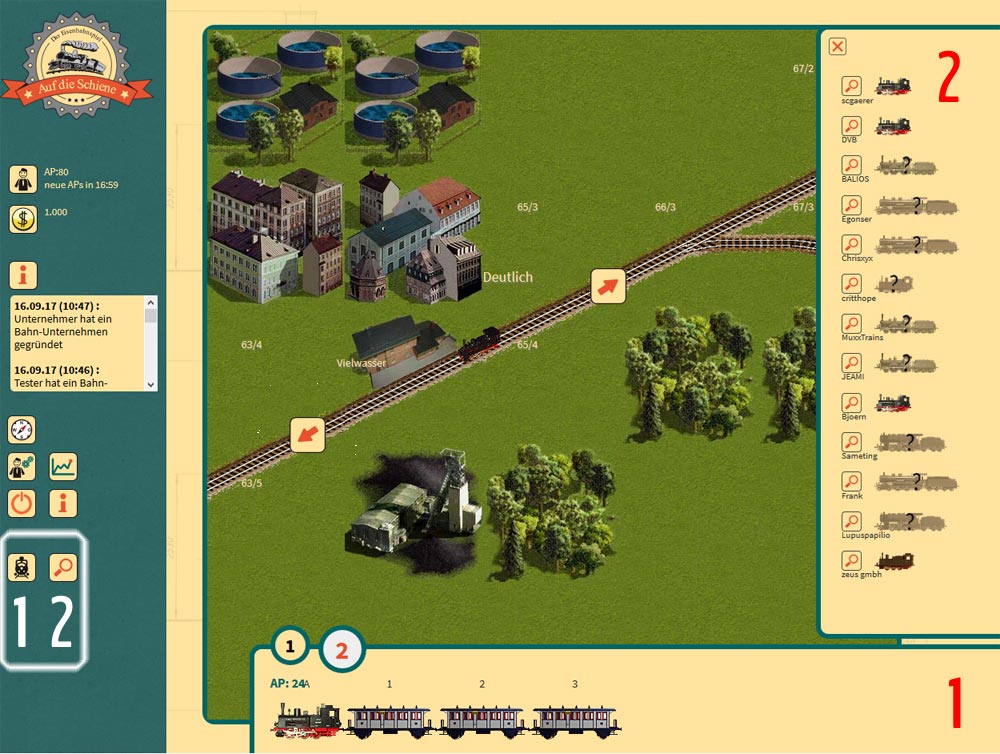Locate Chrisxyx's train using the magnifier

coord(851,244)
